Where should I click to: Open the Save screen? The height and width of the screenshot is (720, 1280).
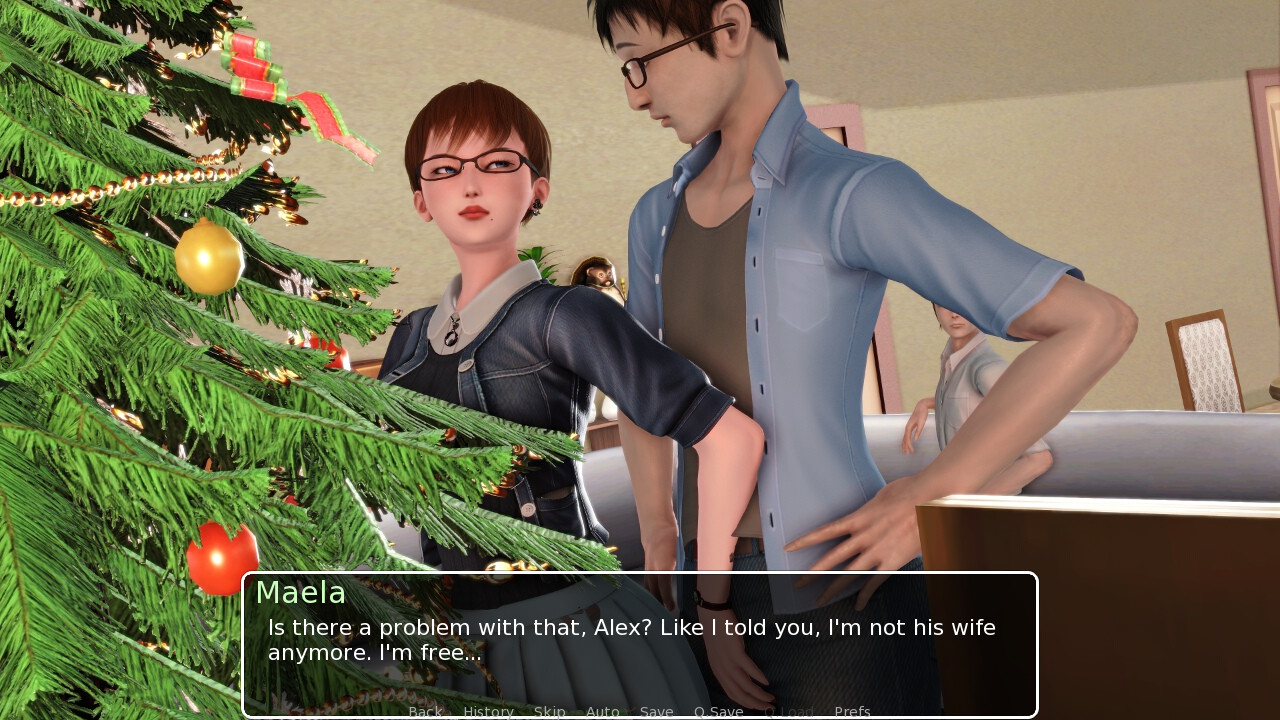656,711
